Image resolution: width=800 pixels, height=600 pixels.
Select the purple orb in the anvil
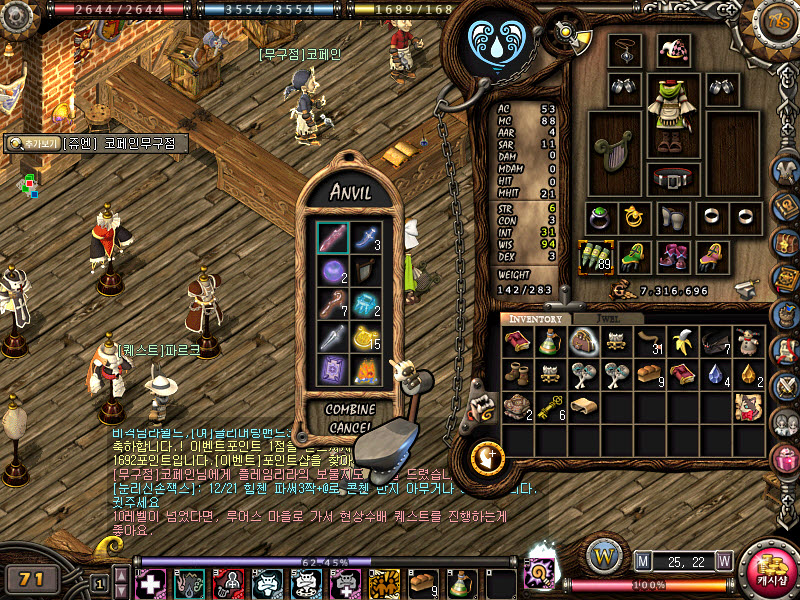[332, 270]
